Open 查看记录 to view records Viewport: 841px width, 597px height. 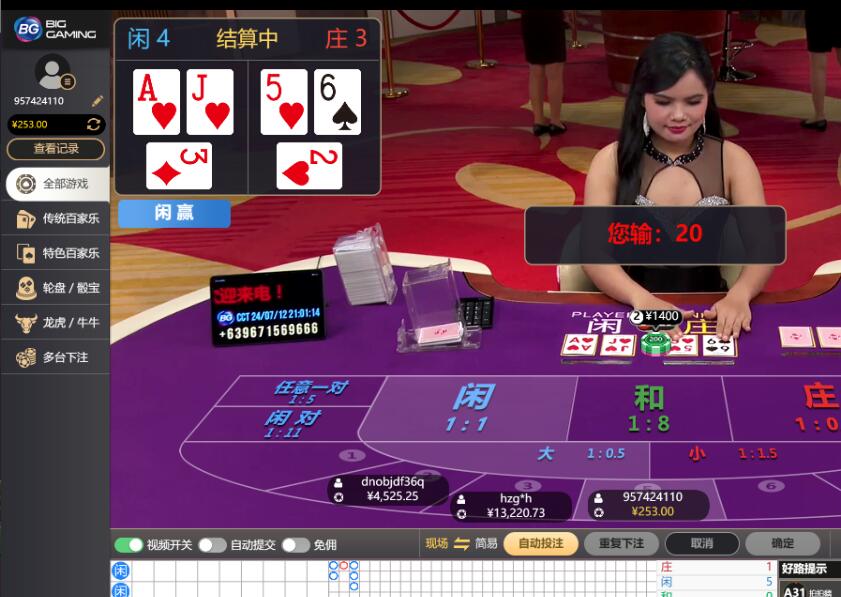point(56,149)
